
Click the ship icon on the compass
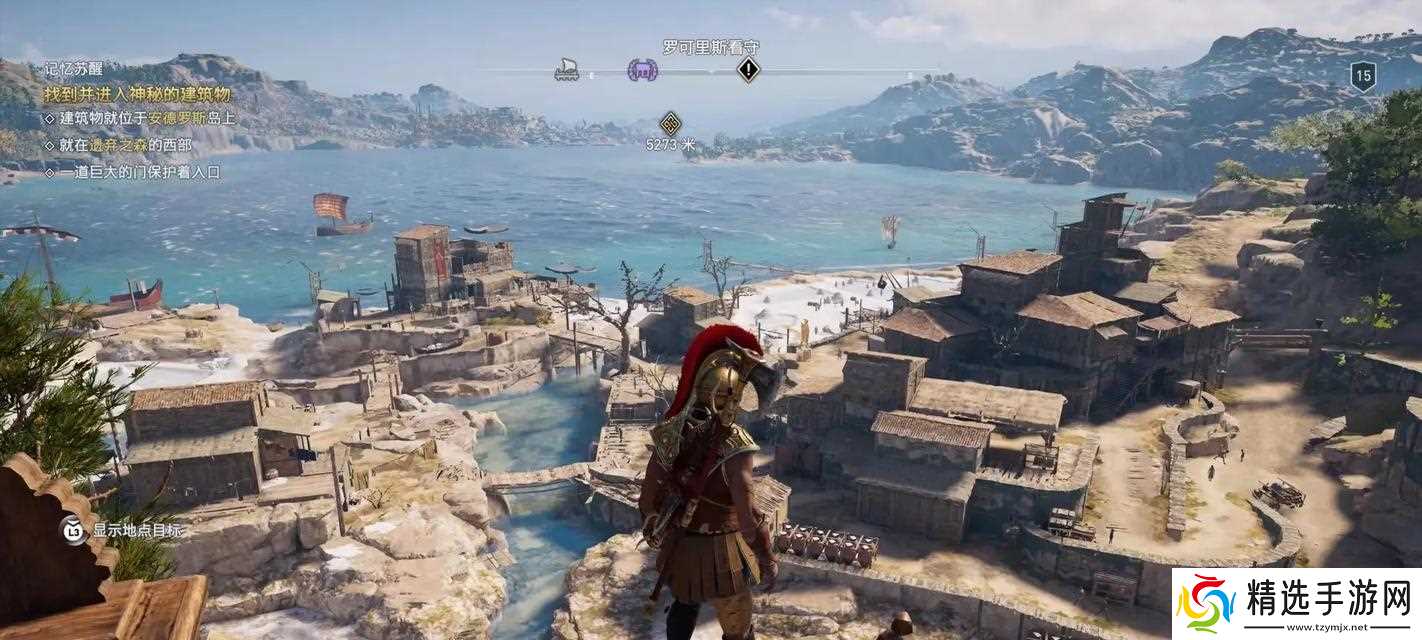point(567,70)
